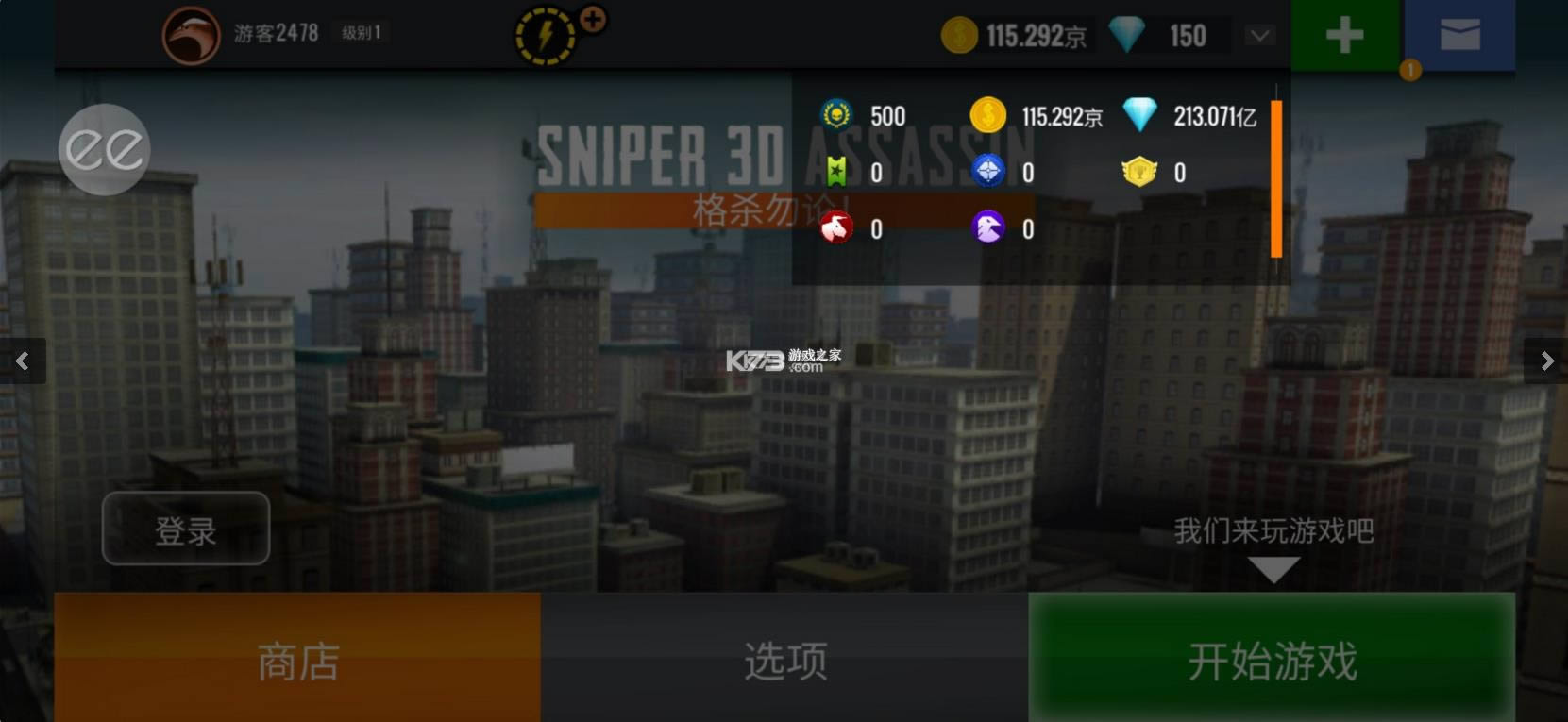1568x722 pixels.
Task: Click the green ticket stat icon
Action: tap(838, 172)
